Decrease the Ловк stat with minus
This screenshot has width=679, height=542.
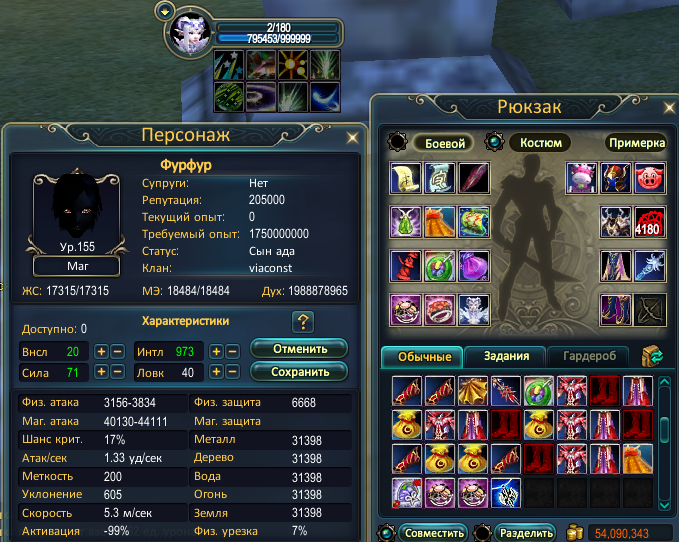(x=231, y=373)
